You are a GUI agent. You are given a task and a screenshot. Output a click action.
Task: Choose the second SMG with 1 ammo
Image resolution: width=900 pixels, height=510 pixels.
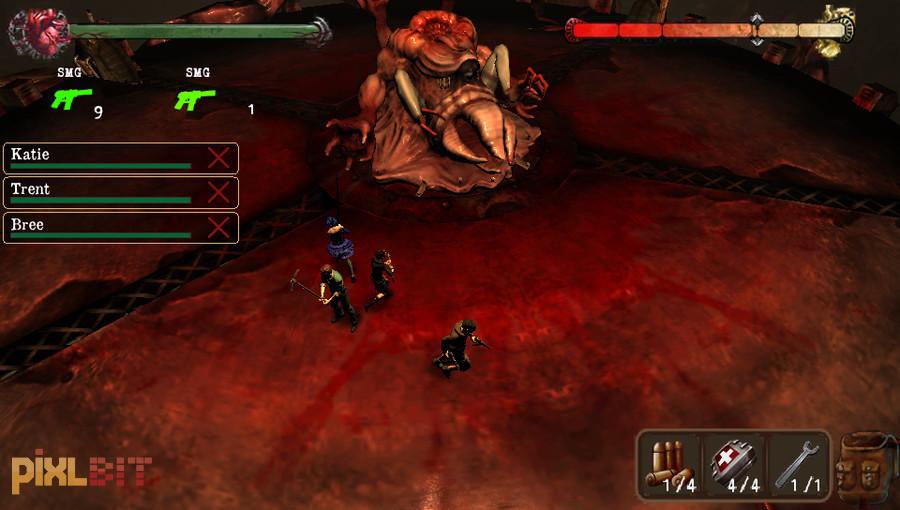(x=195, y=99)
